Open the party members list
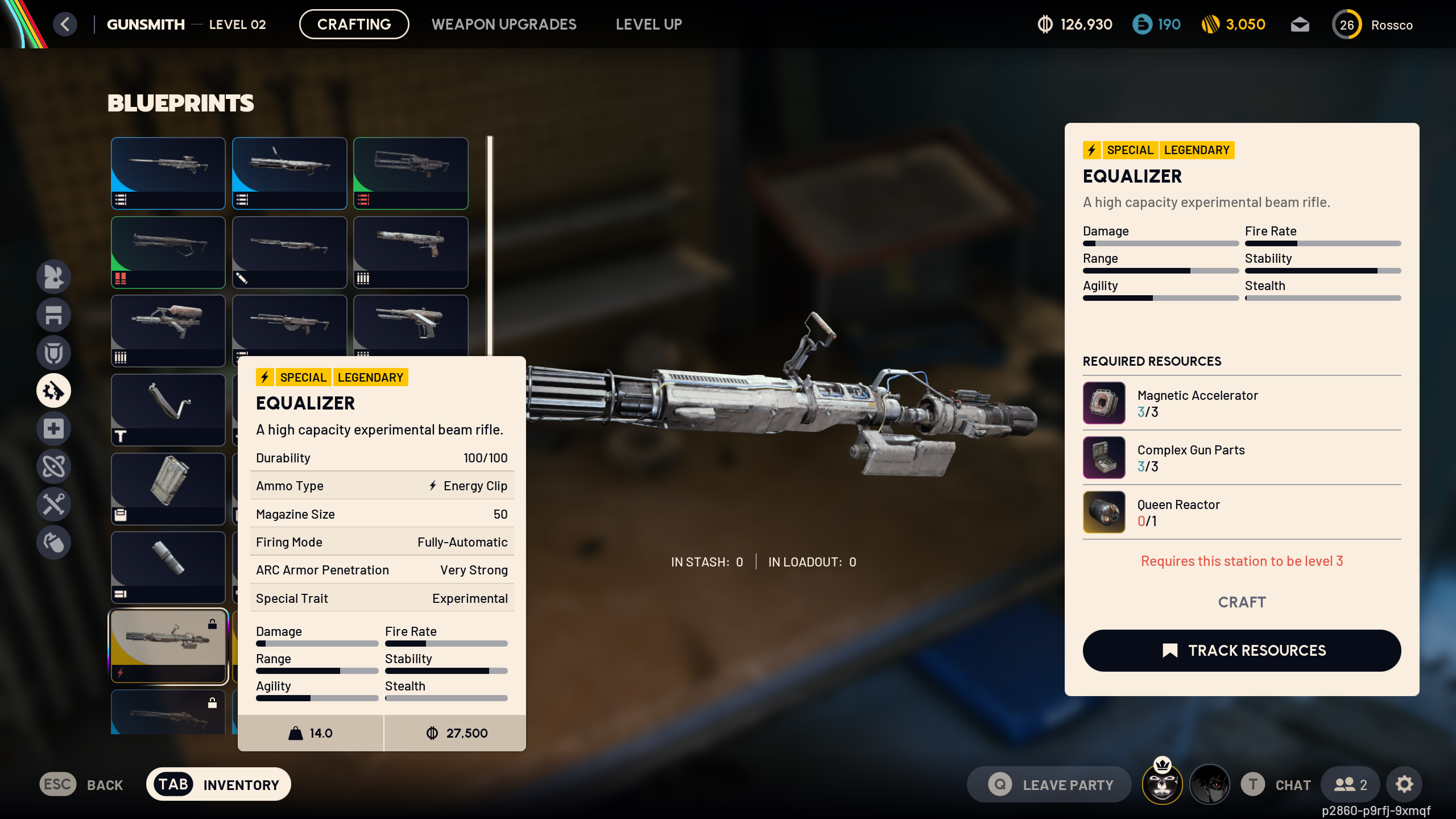 coord(1350,784)
